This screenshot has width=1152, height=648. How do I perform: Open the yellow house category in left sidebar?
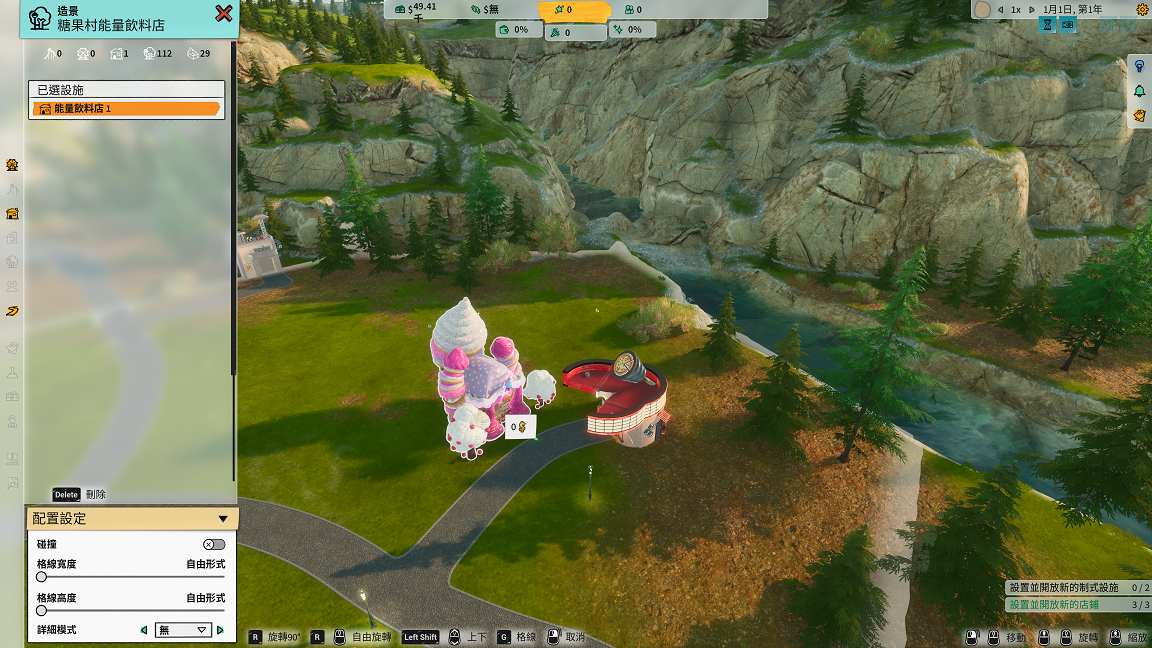(12, 213)
